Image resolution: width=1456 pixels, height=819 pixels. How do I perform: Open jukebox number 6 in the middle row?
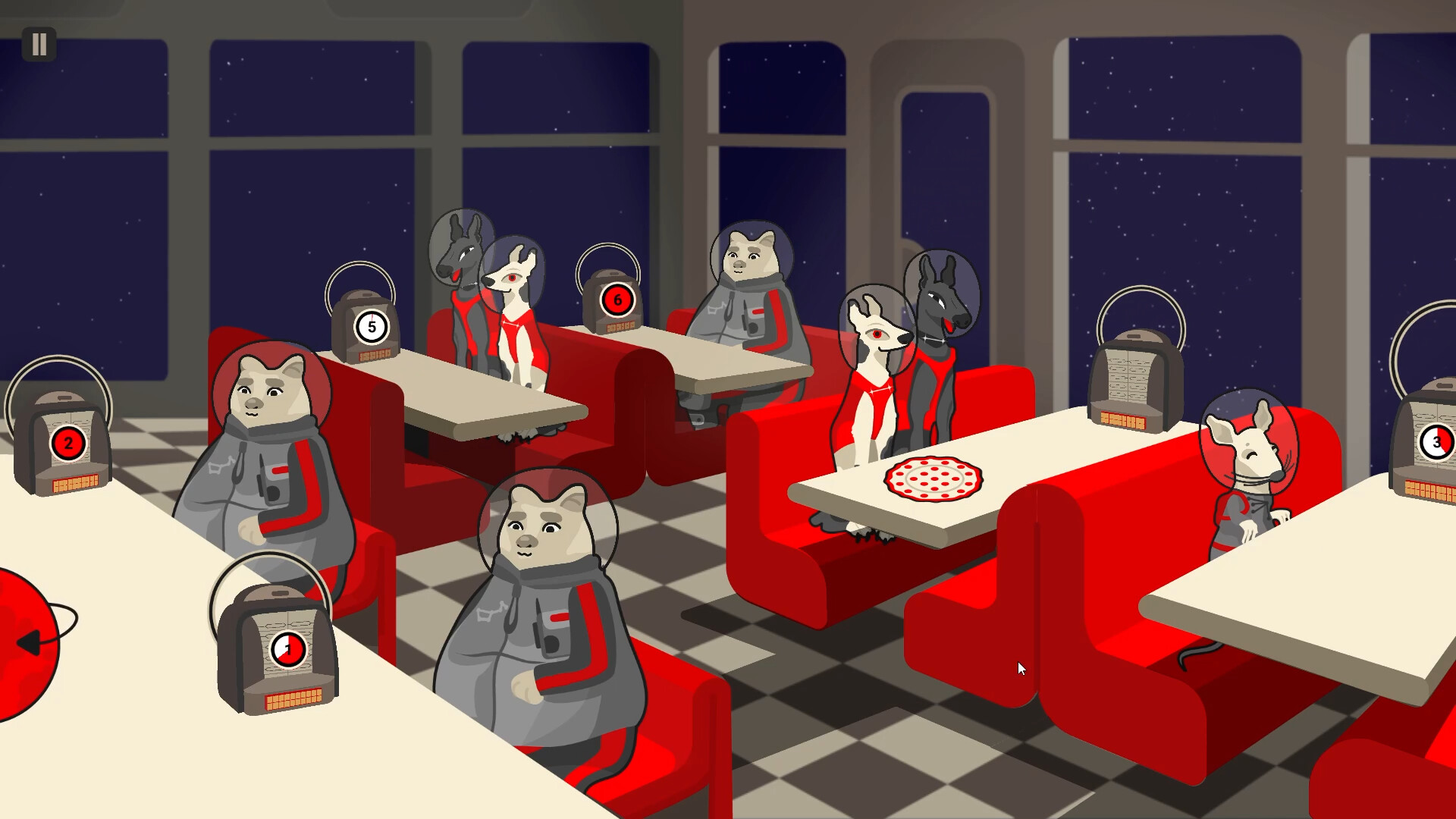coord(617,300)
